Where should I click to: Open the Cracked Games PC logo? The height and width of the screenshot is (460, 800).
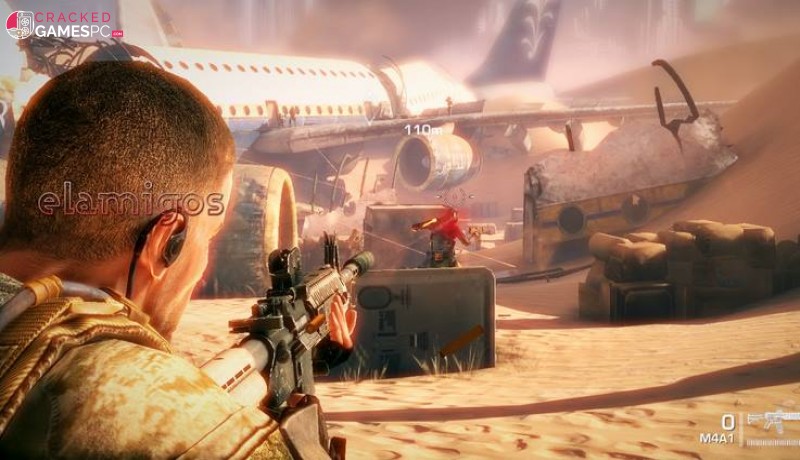tap(64, 24)
